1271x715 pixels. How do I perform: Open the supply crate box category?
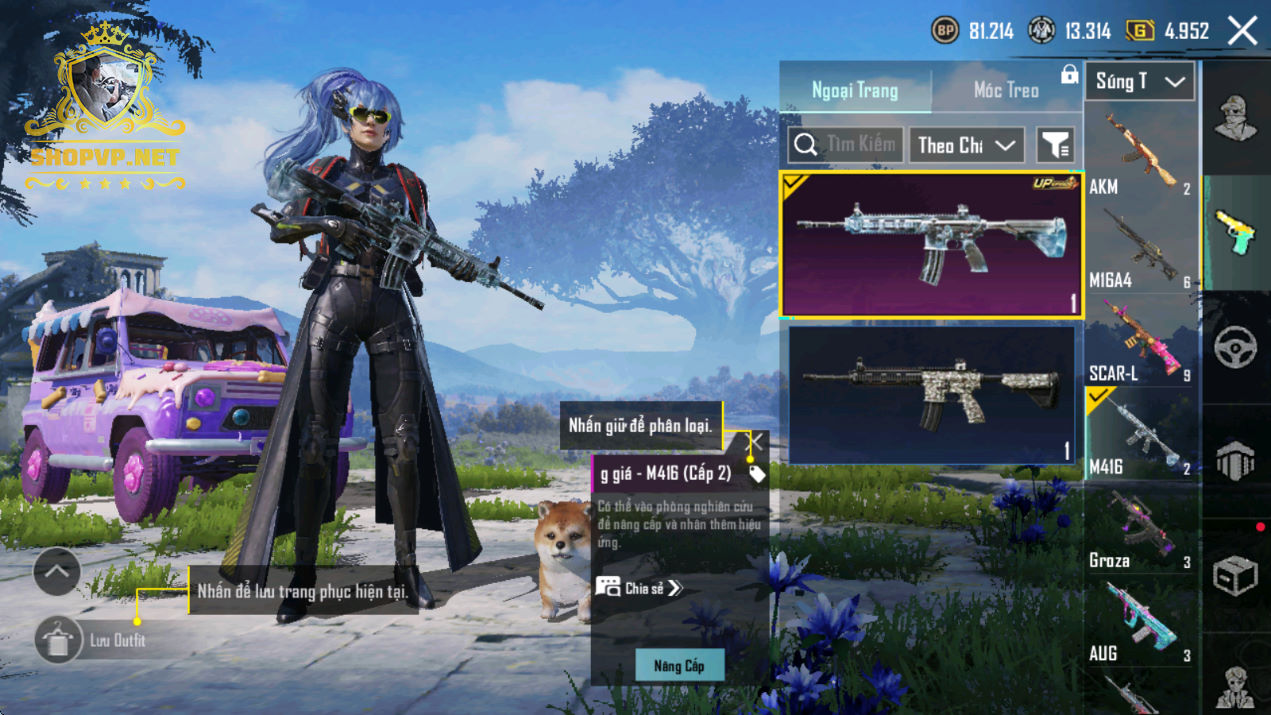point(1236,576)
